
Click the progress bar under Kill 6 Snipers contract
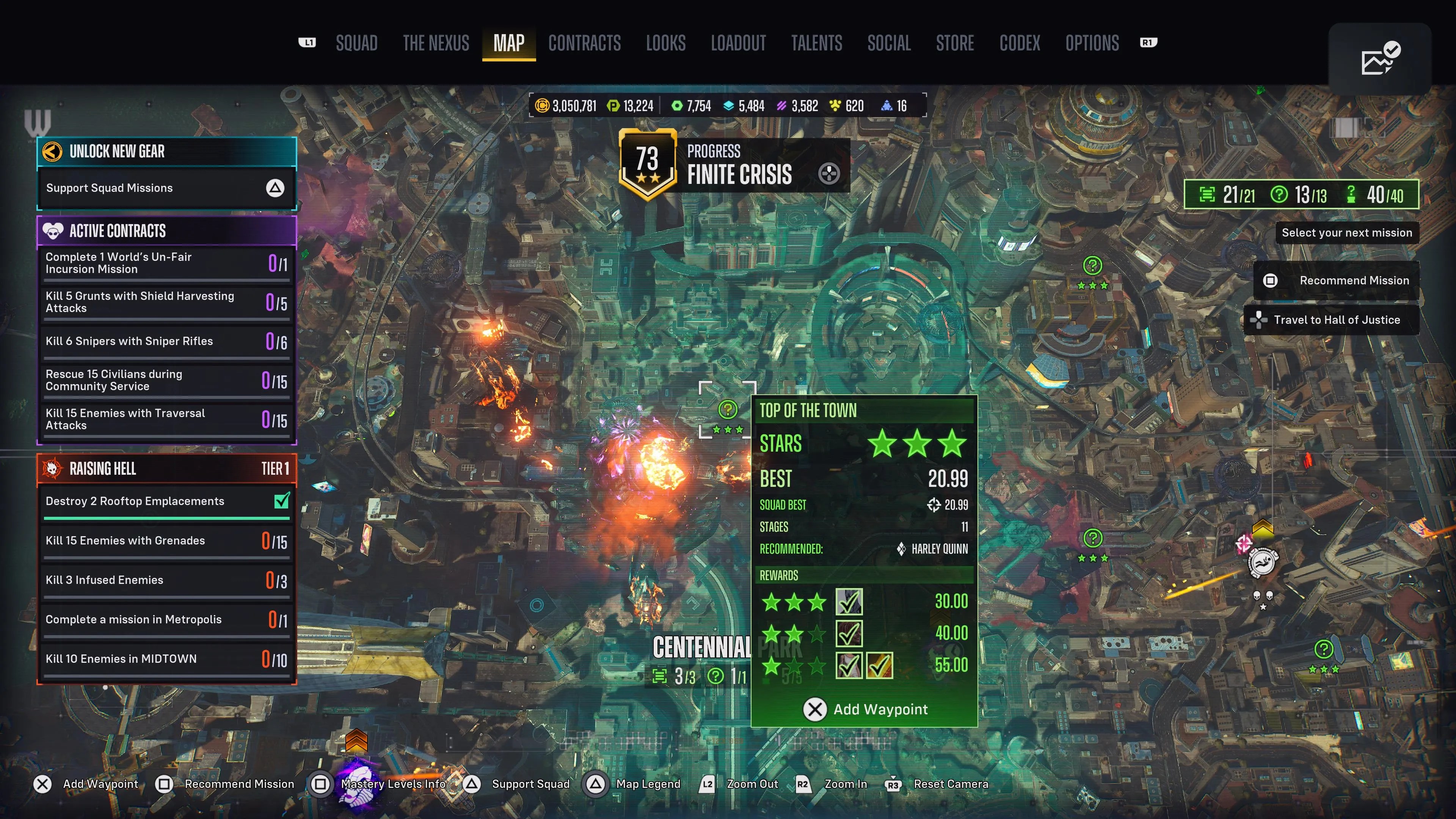point(166,358)
